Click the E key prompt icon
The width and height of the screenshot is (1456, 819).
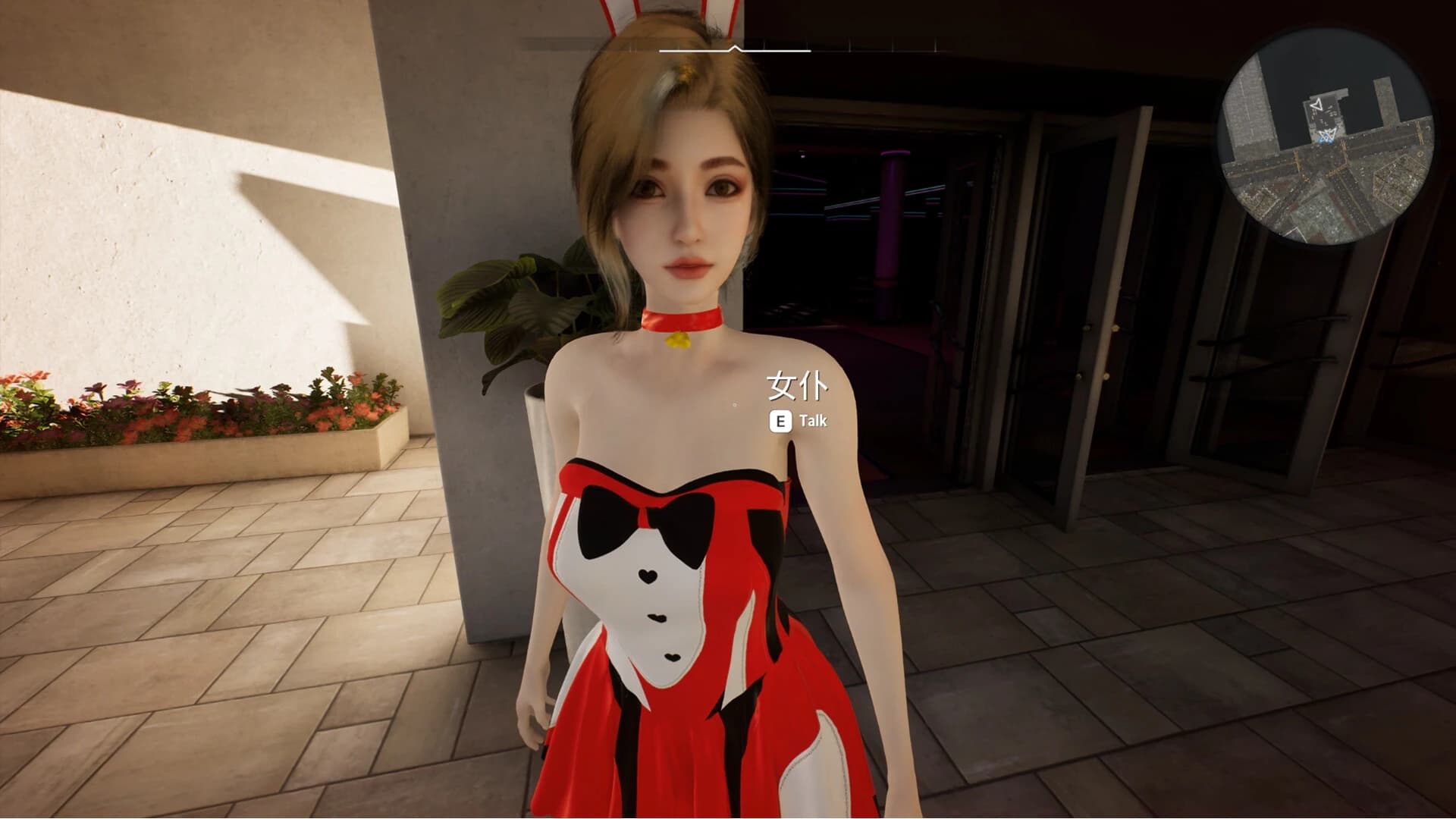(783, 421)
